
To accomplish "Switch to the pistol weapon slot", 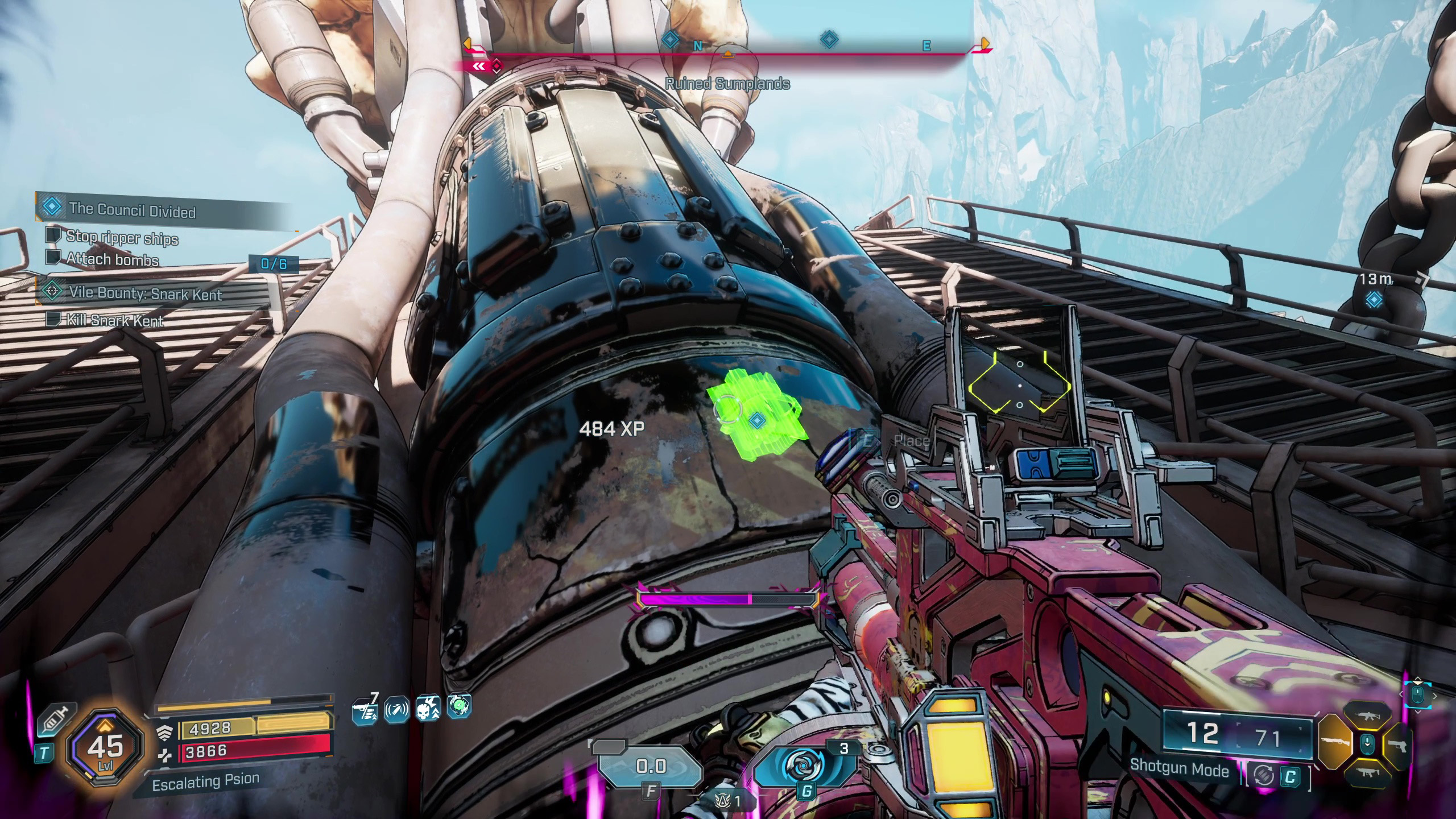I will [1397, 743].
